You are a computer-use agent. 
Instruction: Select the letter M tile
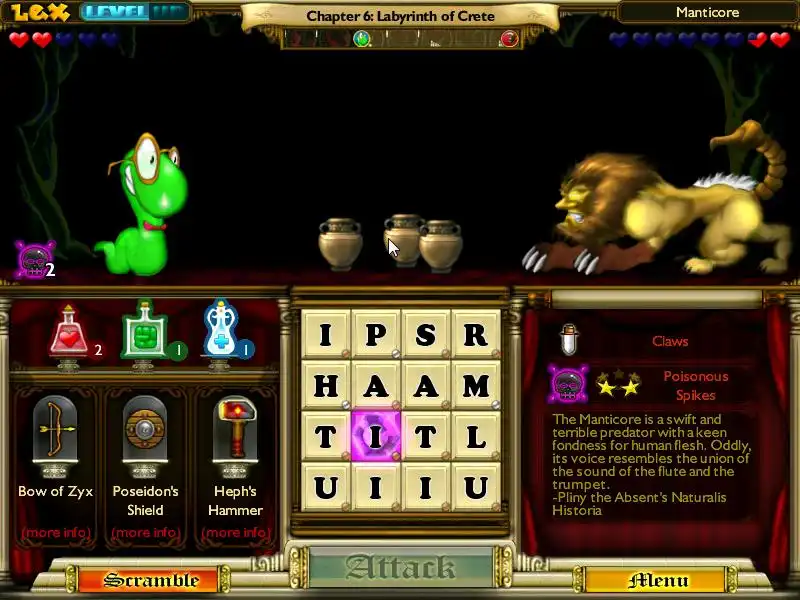click(476, 385)
